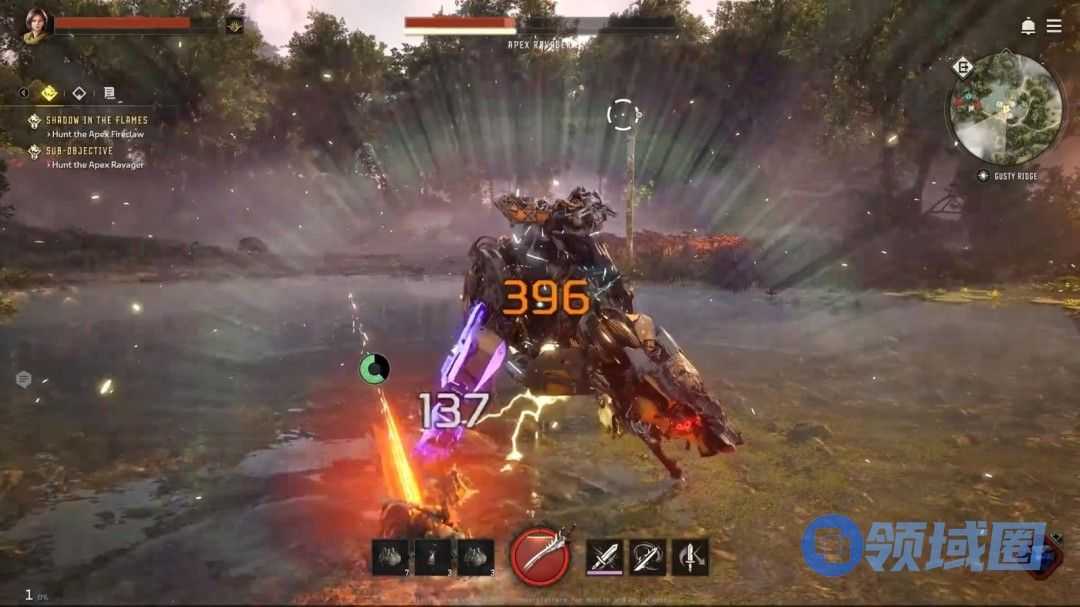Activate the red circular blade attack button
The image size is (1080, 607).
pos(540,556)
